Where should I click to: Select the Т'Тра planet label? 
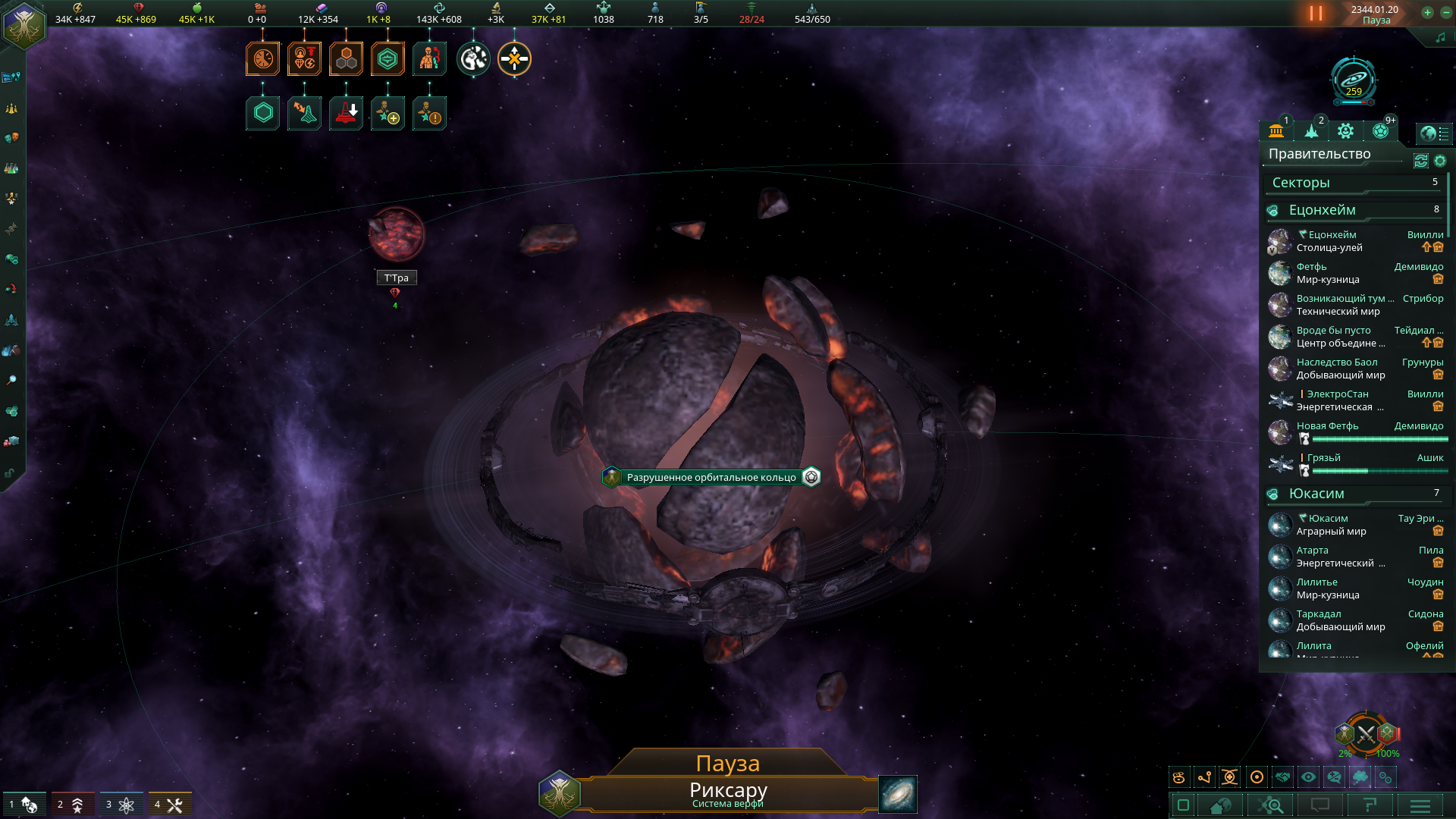[x=396, y=278]
